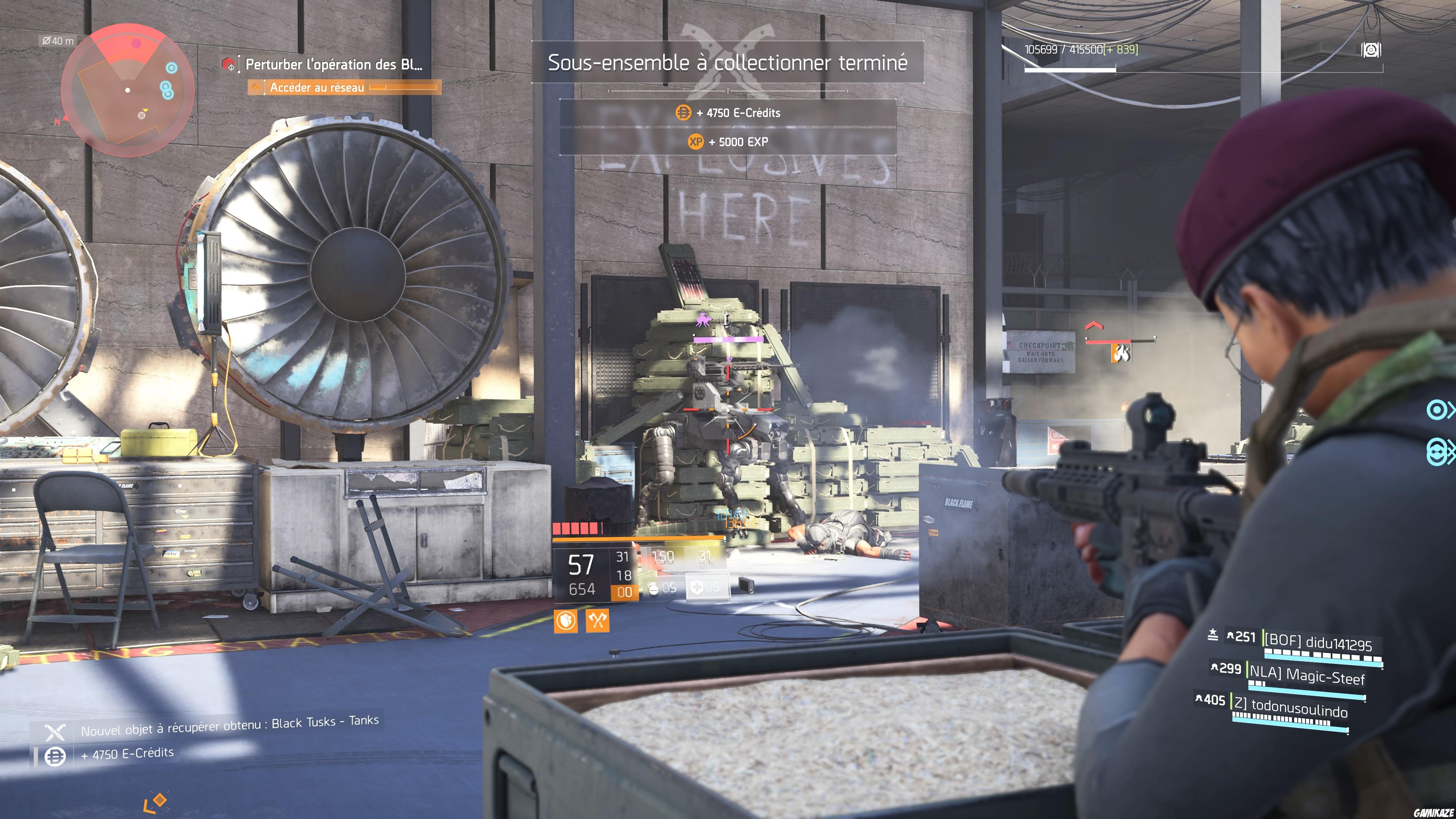Click the armor kit icon showing 05
This screenshot has height=819, width=1456.
click(x=698, y=588)
